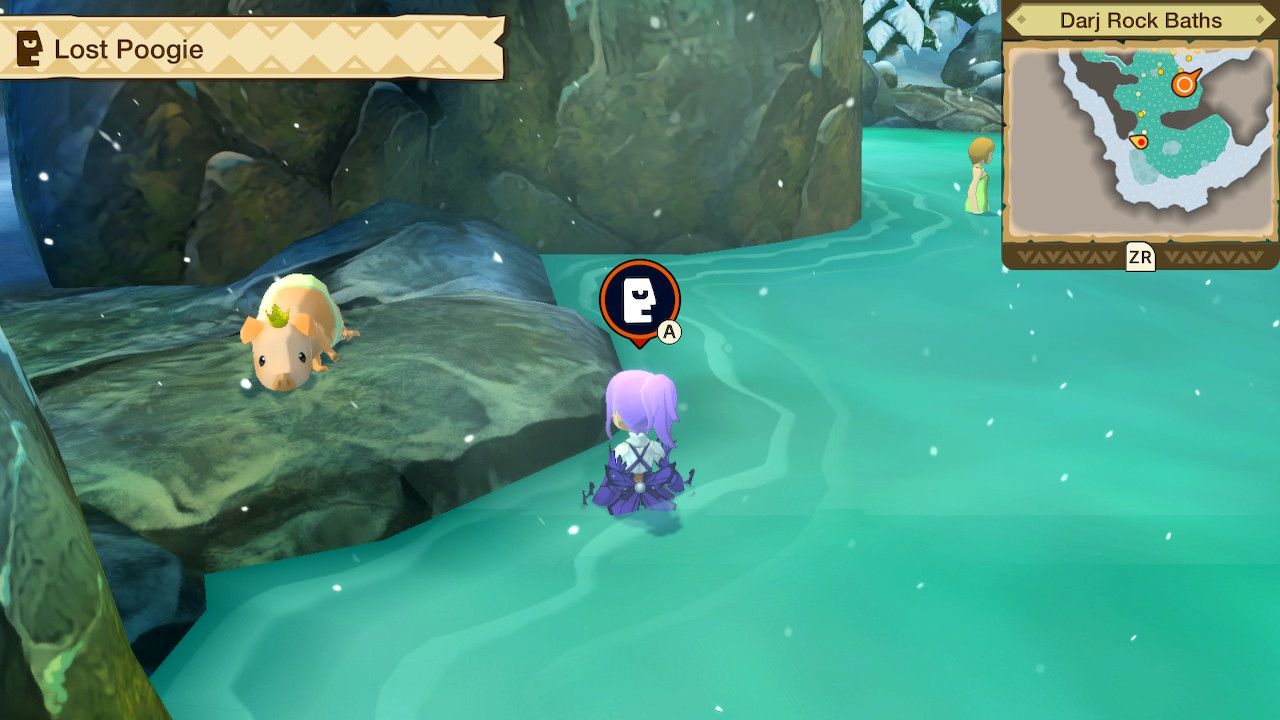This screenshot has width=1280, height=720.
Task: Click the orange destination pin on minimap
Action: (x=1183, y=82)
